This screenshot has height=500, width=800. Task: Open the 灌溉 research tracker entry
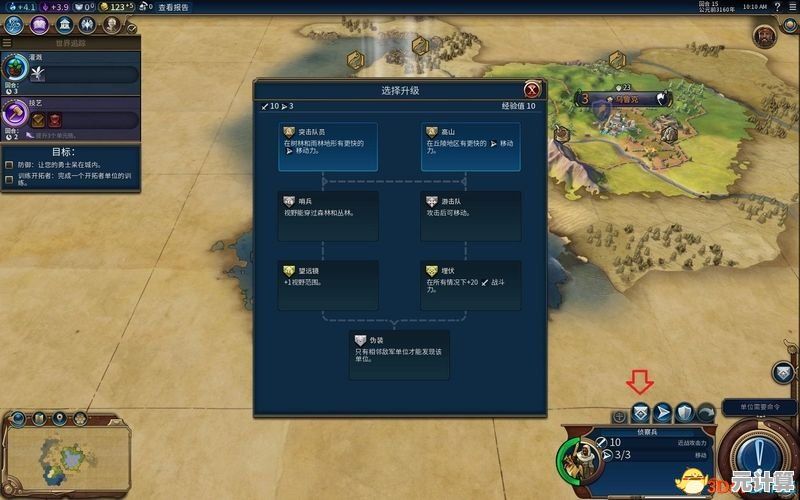pyautogui.click(x=70, y=68)
